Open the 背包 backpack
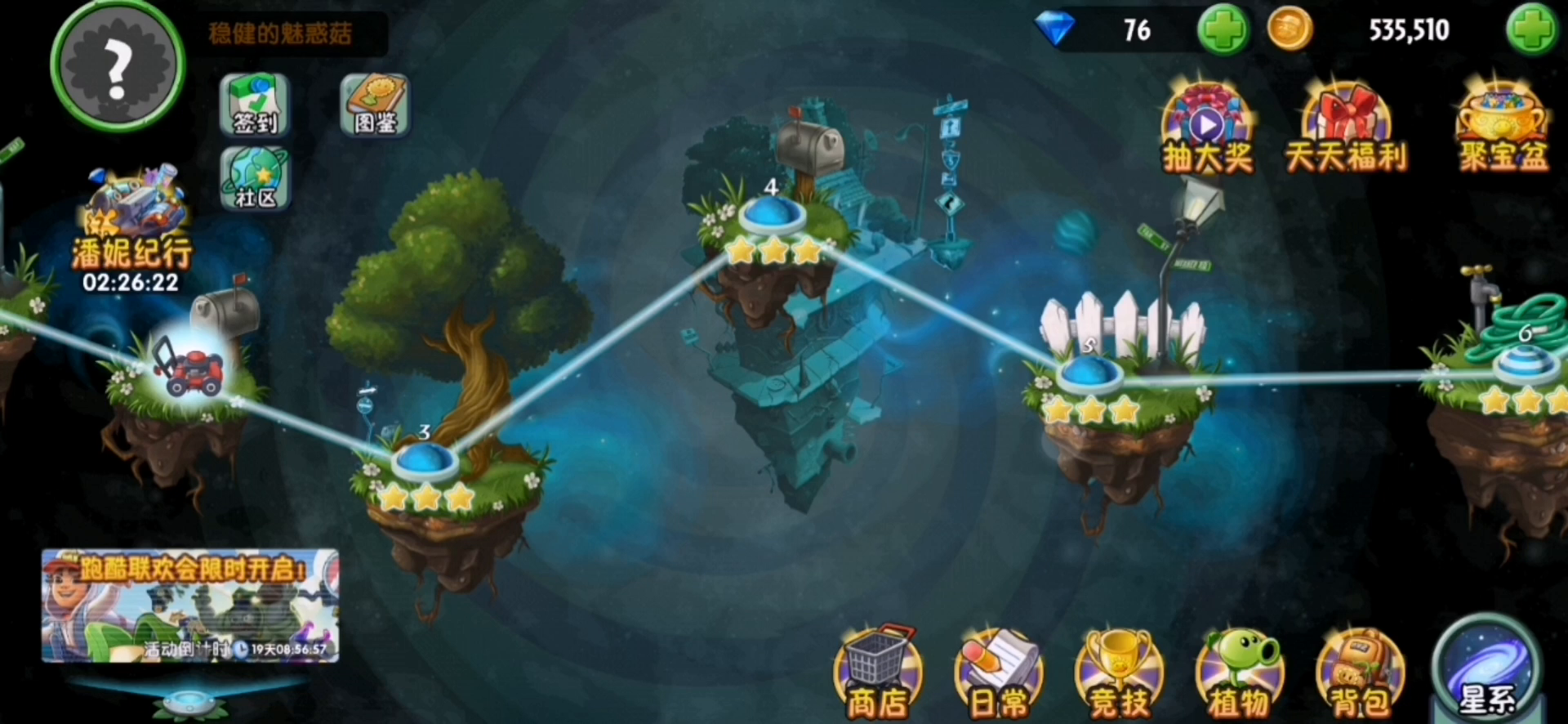 tap(1360, 675)
